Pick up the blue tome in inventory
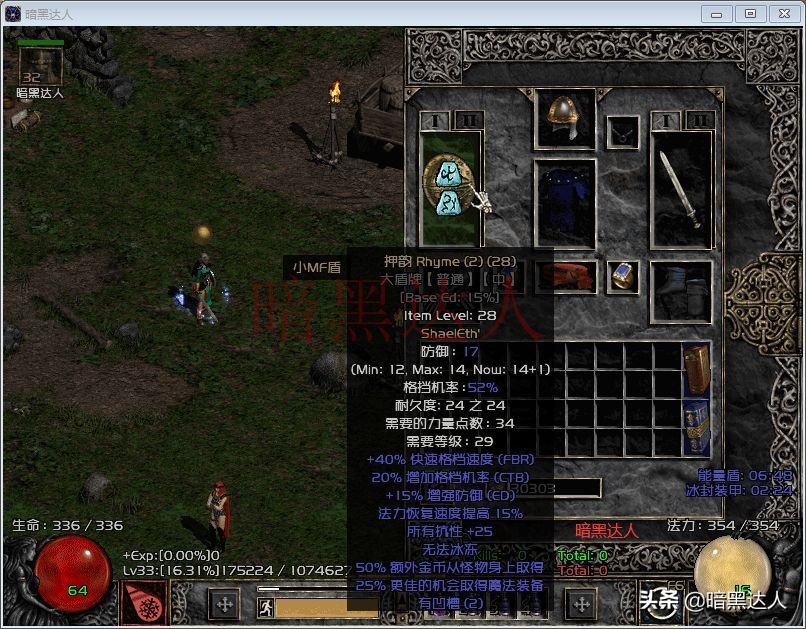Image resolution: width=806 pixels, height=629 pixels. click(x=696, y=426)
